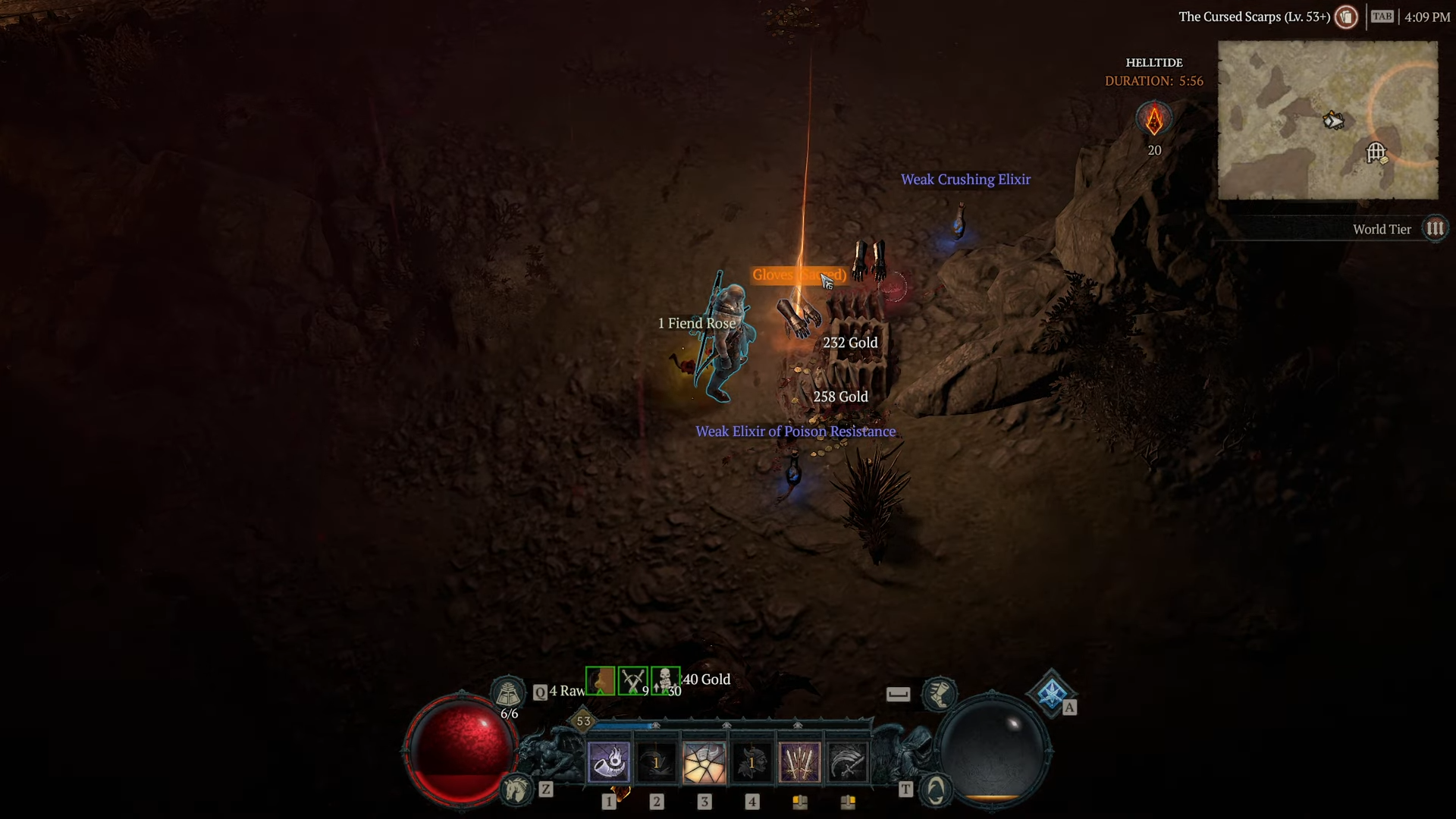Open the World Tier selector icon
Image resolution: width=1456 pixels, height=819 pixels.
coord(1433,228)
